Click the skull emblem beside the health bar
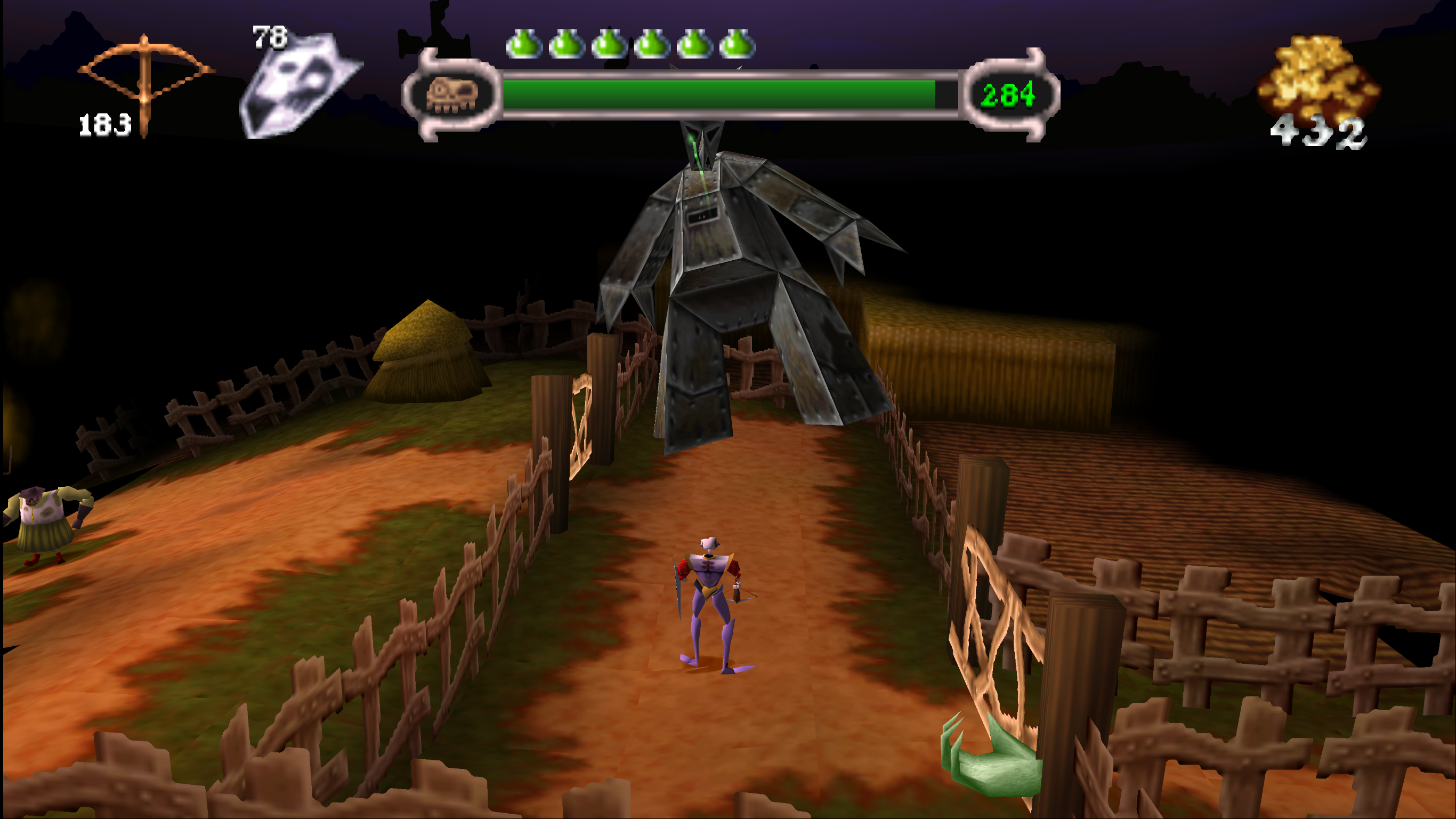The height and width of the screenshot is (819, 1456). tap(451, 95)
